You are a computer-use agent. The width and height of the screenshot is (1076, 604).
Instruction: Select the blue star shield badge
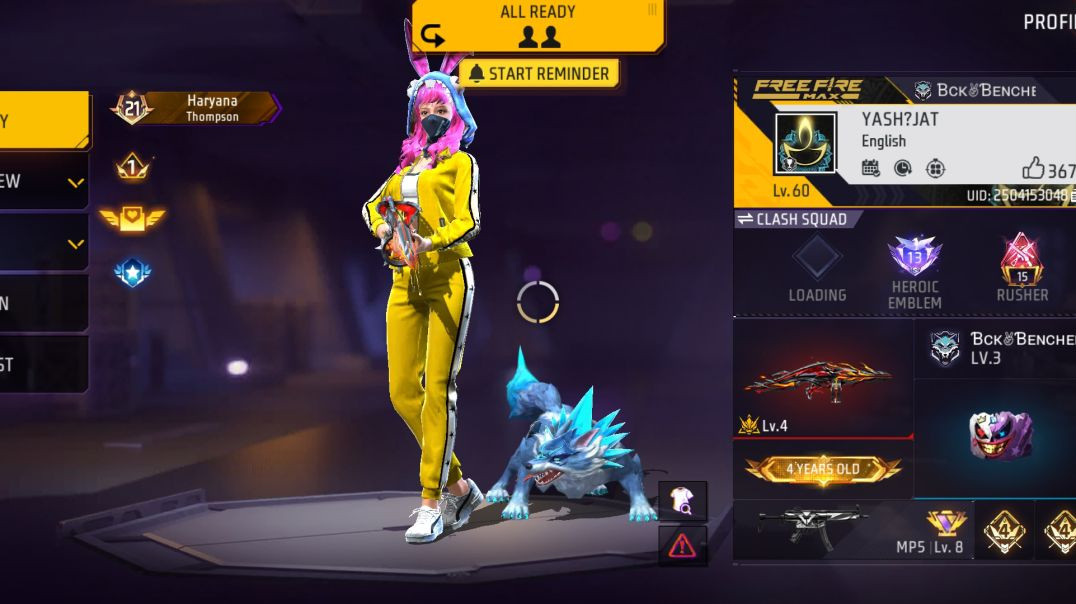tap(132, 272)
